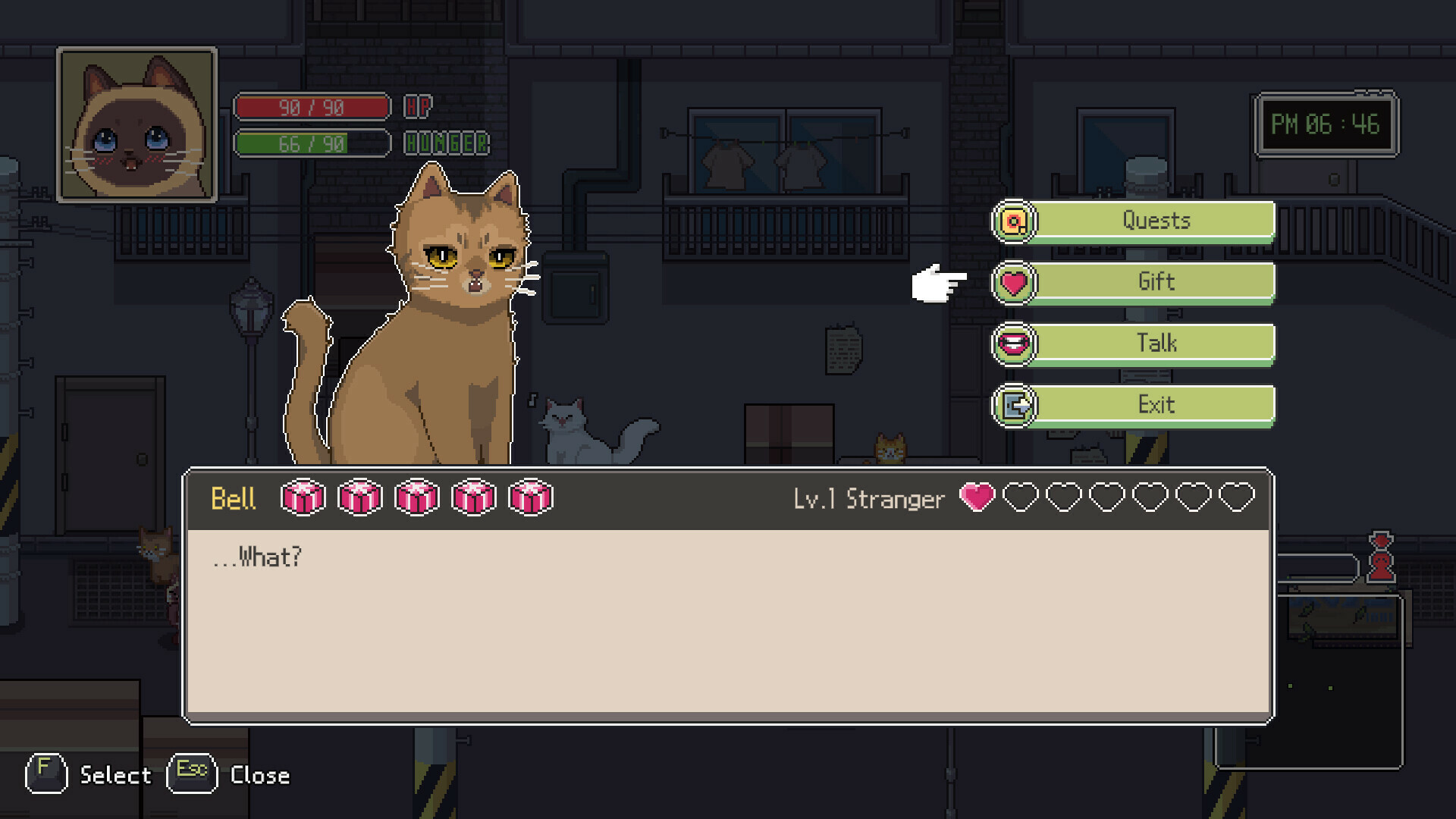This screenshot has width=1456, height=819.
Task: Click the red HP bar showing 90/90
Action: point(311,107)
